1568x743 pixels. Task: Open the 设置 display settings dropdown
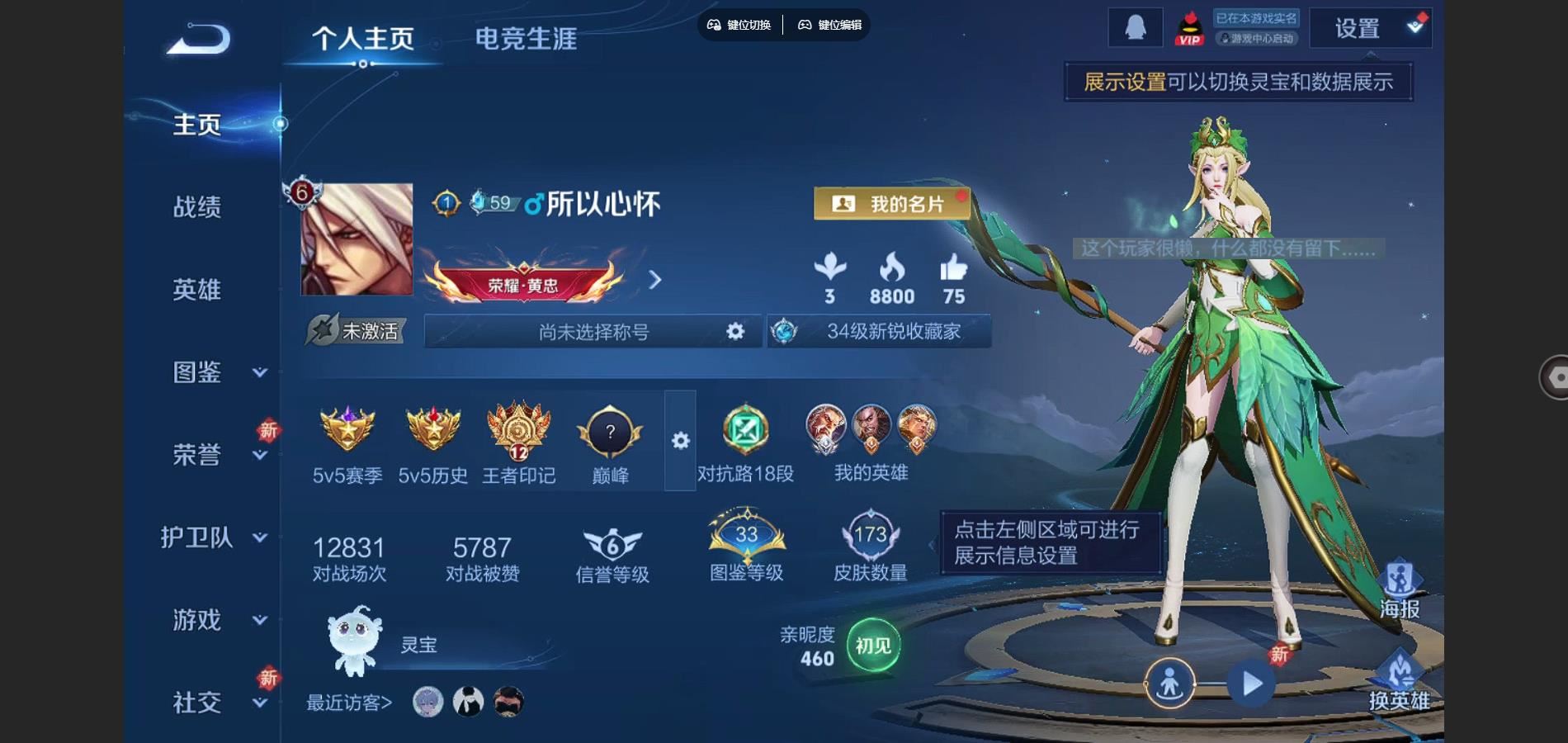[x=1371, y=29]
